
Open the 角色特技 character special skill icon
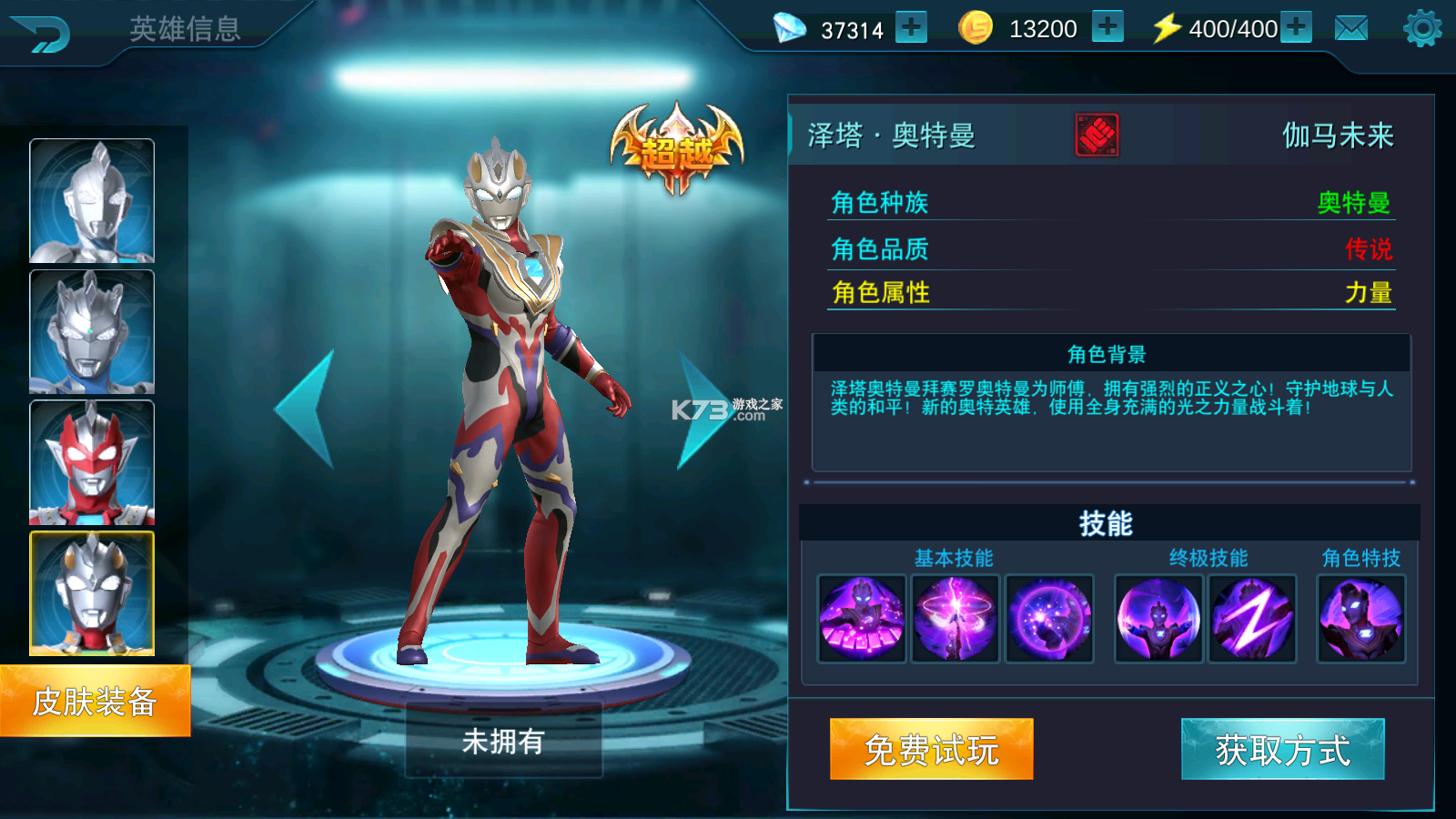coord(1360,619)
